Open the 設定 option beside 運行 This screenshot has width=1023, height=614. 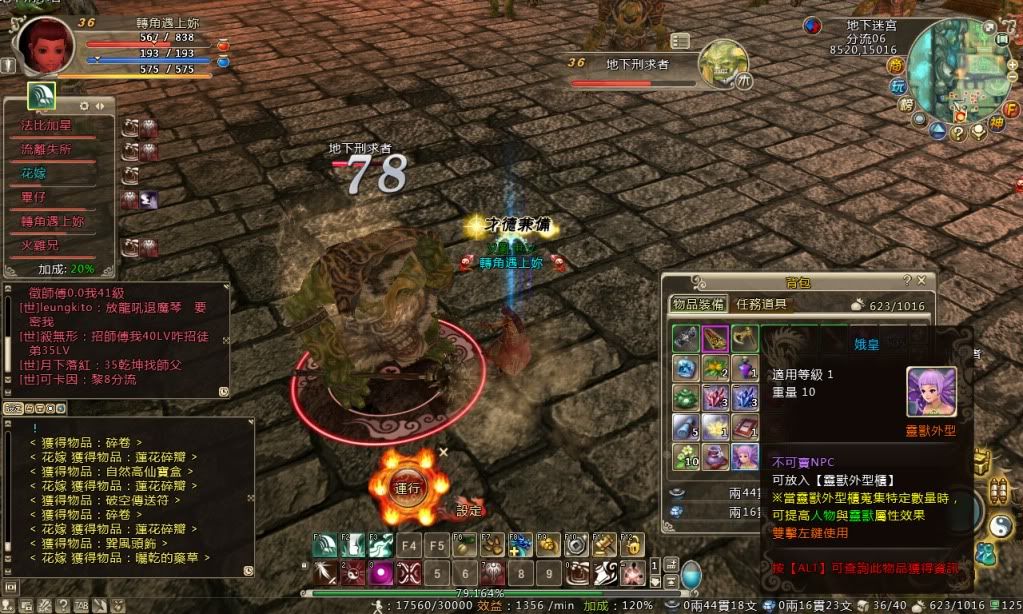click(468, 510)
